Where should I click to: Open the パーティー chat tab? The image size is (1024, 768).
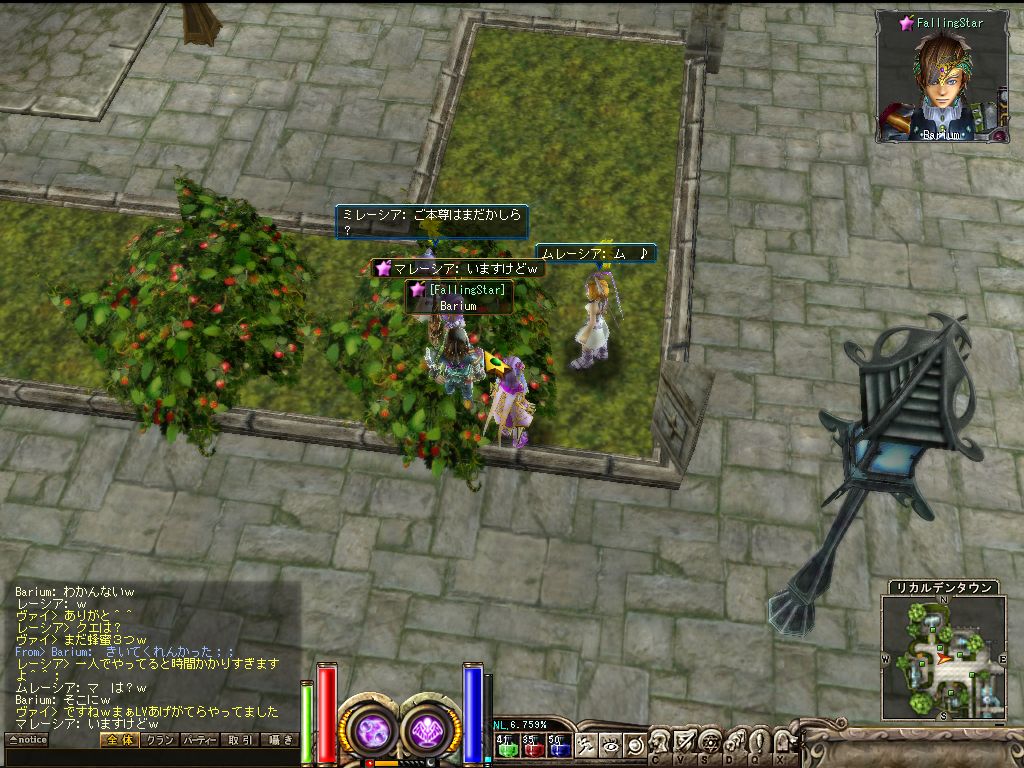coord(199,740)
